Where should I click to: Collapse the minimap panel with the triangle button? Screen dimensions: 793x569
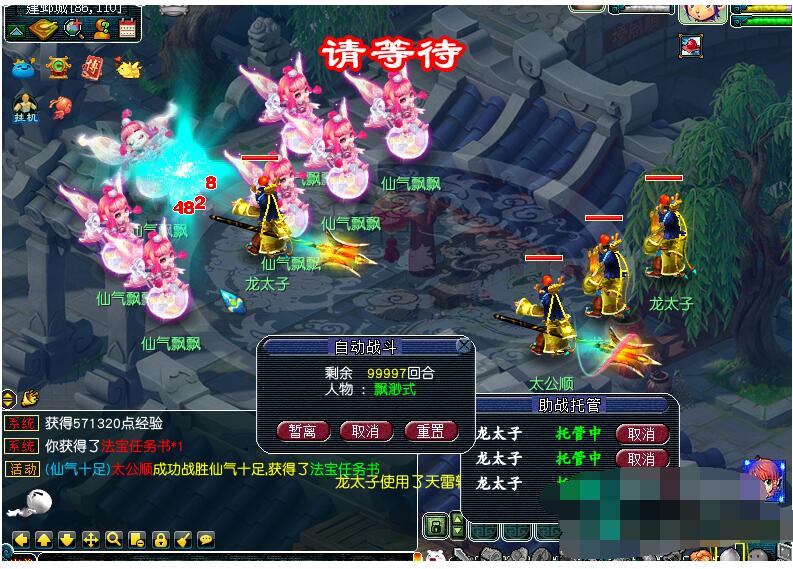16,29
